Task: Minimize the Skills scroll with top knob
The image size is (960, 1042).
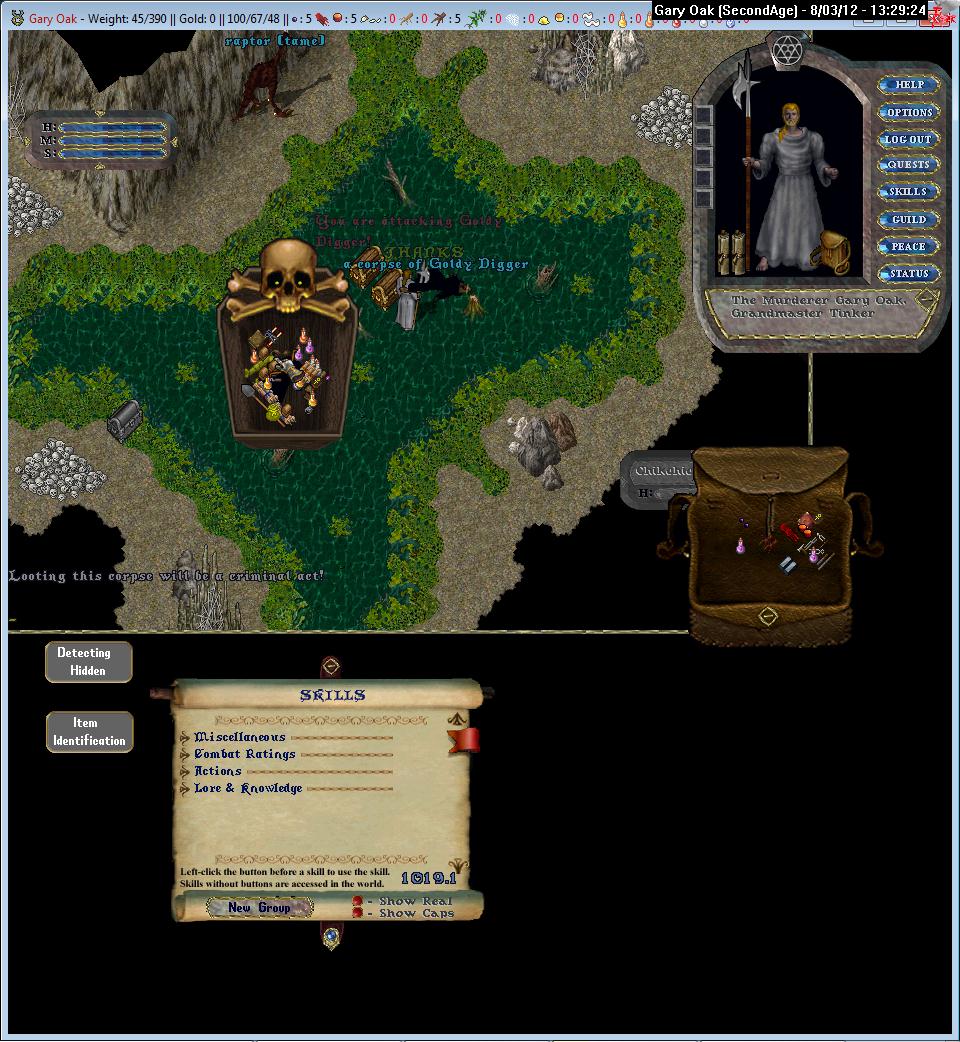Action: coord(331,666)
